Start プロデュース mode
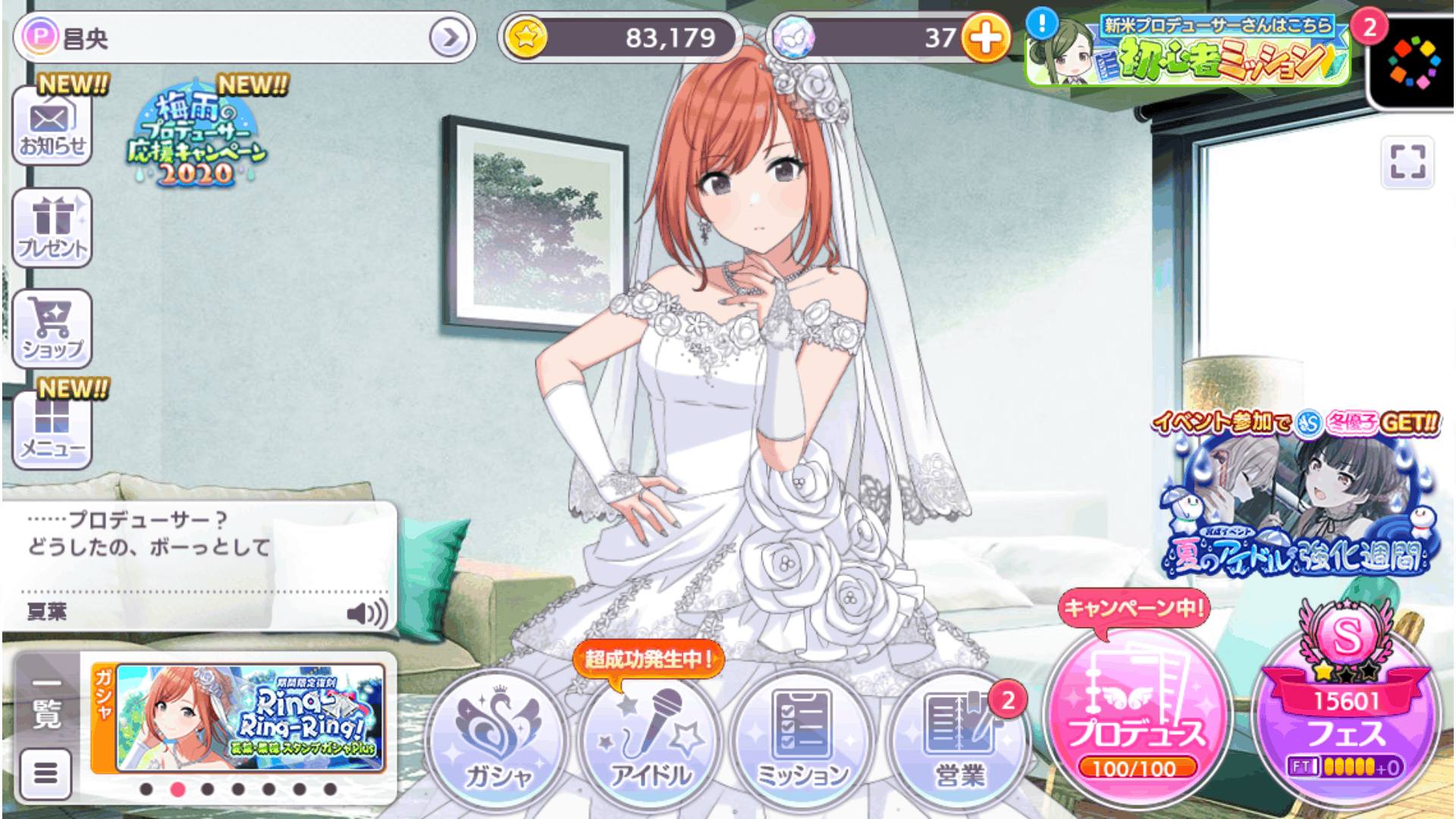Viewport: 1456px width, 819px height. [1135, 717]
